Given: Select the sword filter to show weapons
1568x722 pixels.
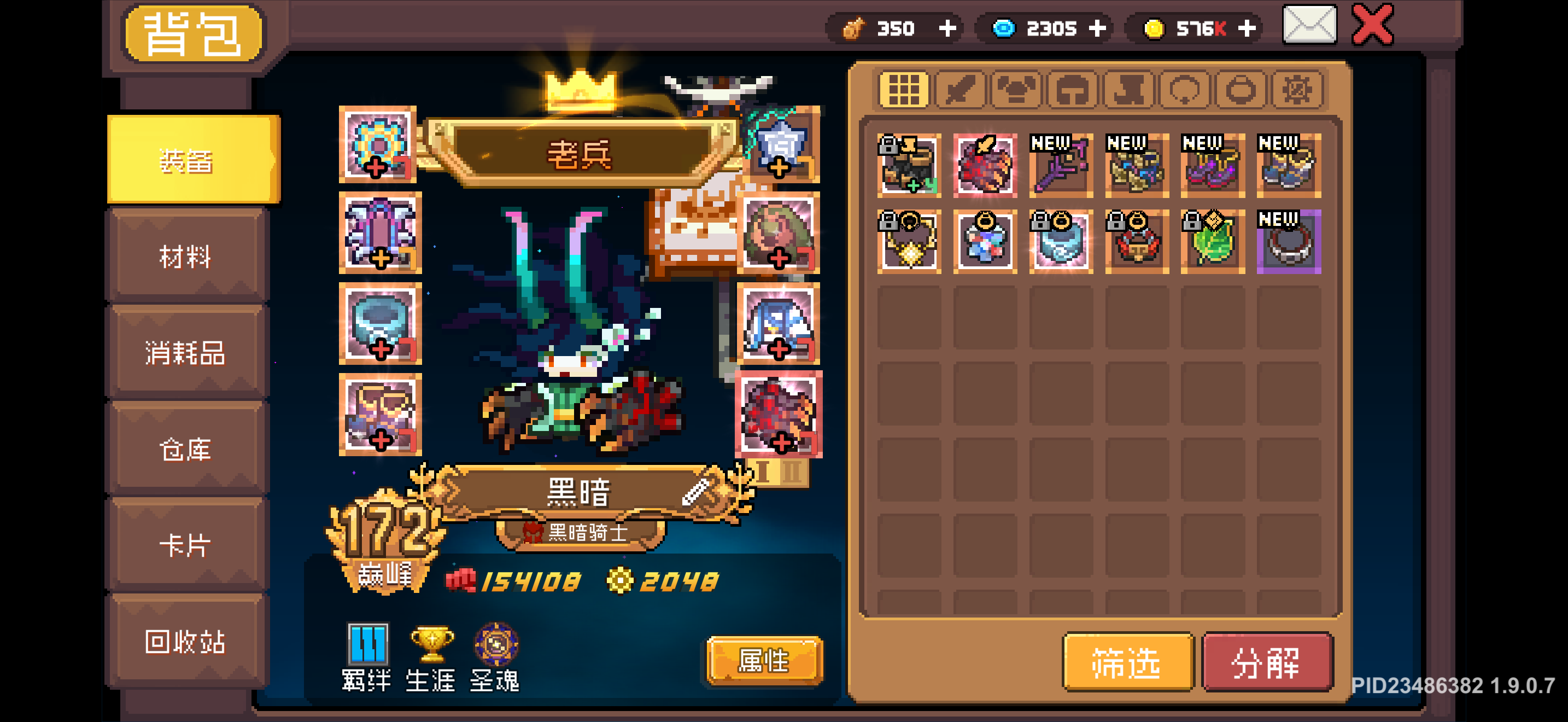Looking at the screenshot, I should click(959, 90).
